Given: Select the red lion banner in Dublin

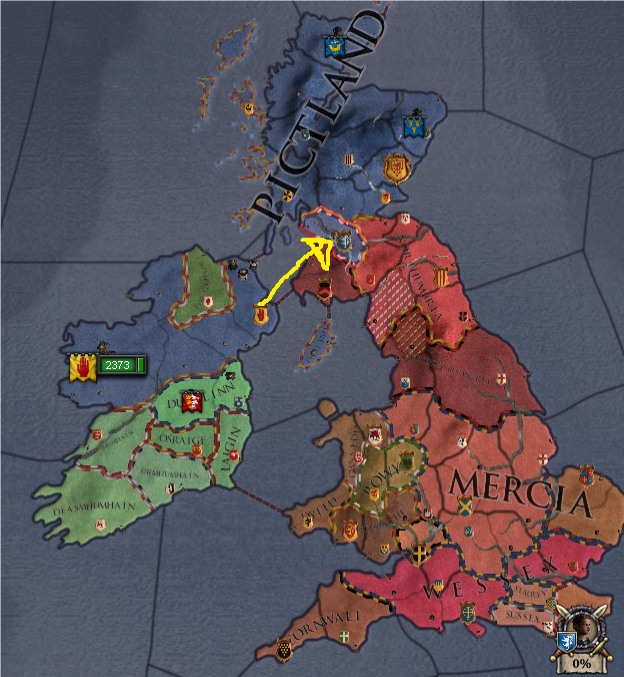Looking at the screenshot, I should (196, 402).
